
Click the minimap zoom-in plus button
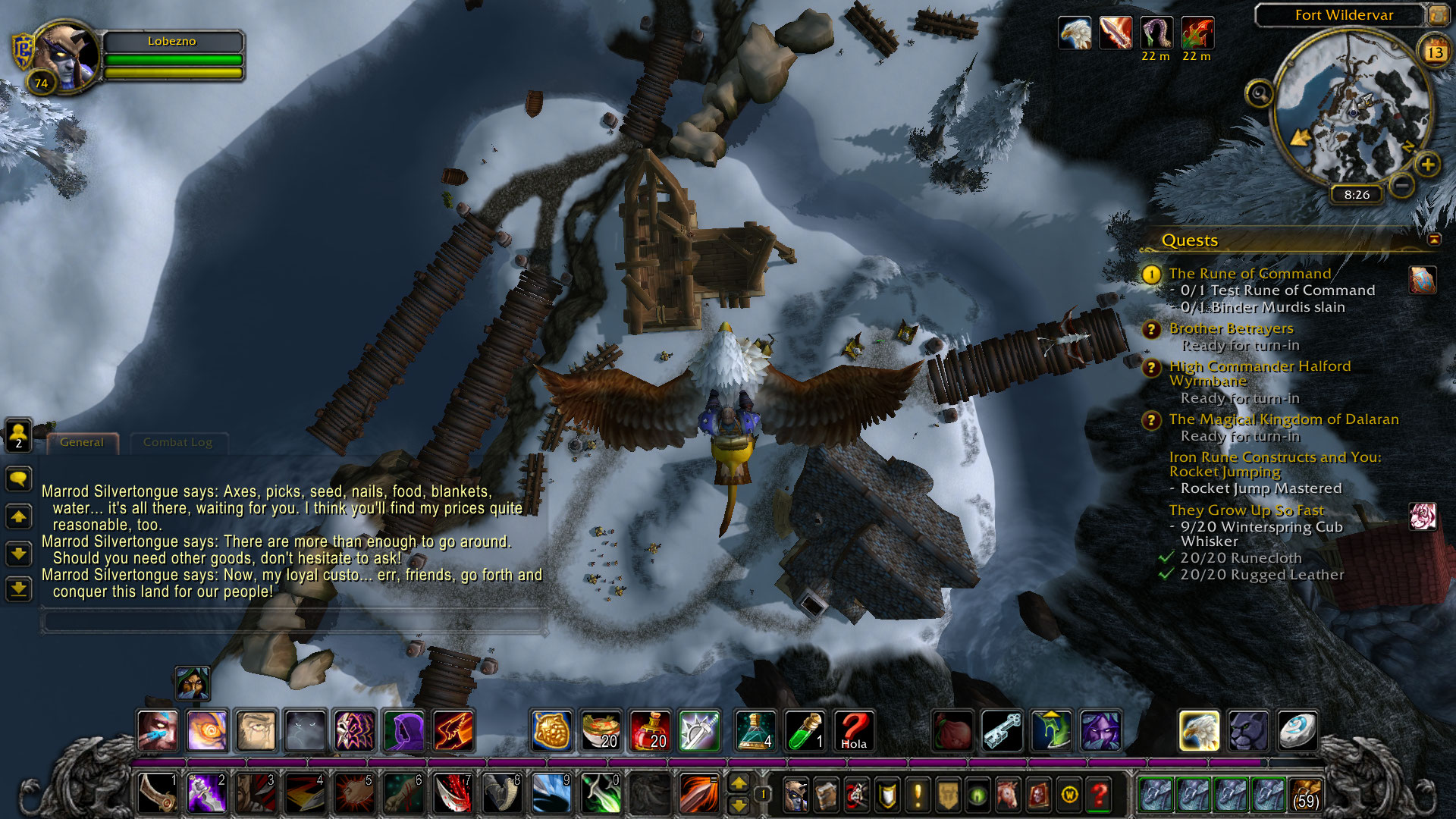[1427, 165]
